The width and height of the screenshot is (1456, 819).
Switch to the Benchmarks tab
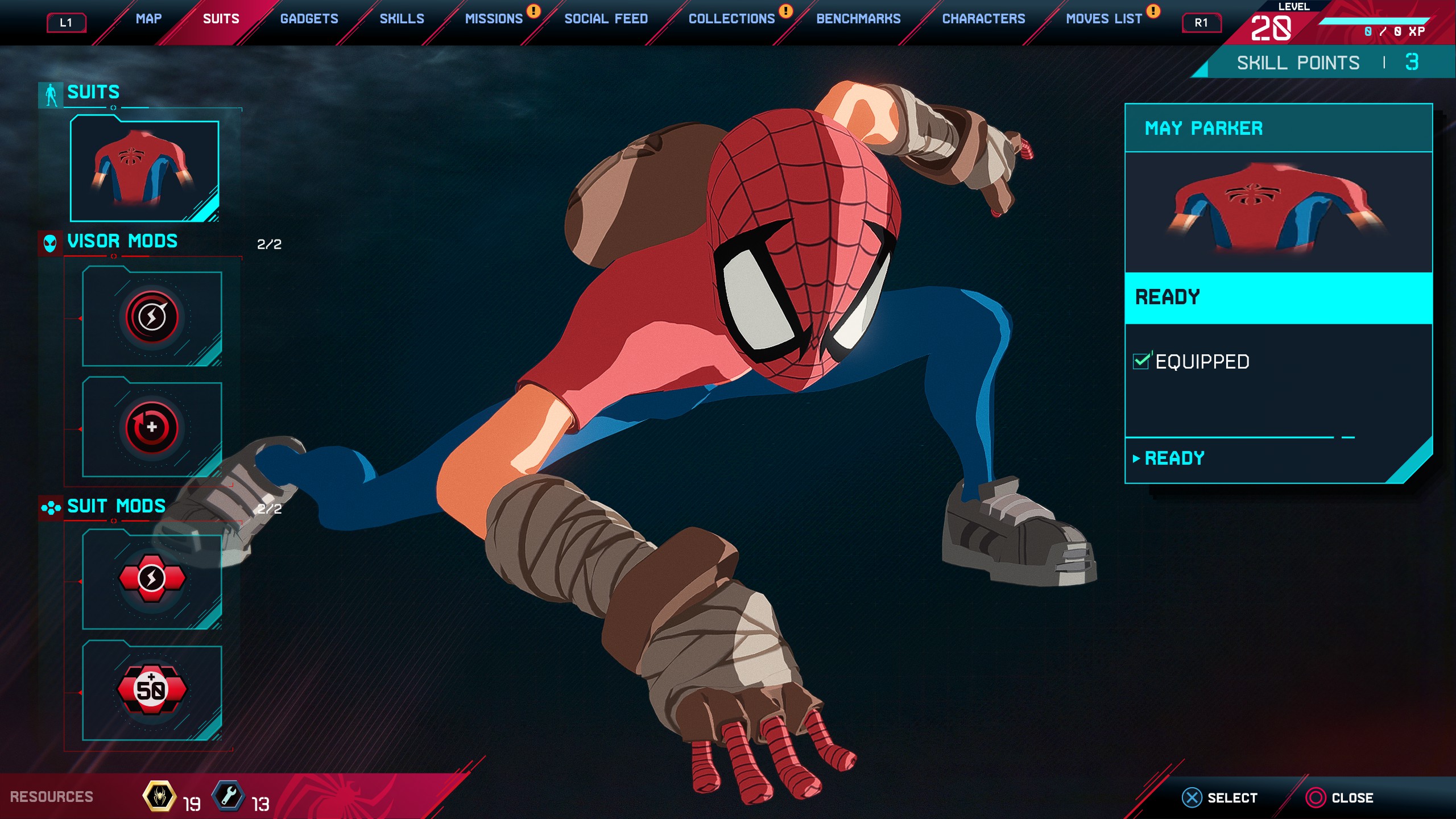(x=858, y=19)
